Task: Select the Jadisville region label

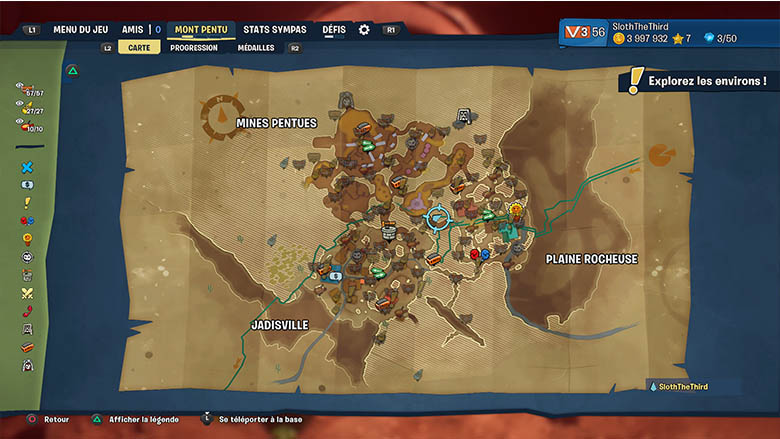Action: point(279,325)
